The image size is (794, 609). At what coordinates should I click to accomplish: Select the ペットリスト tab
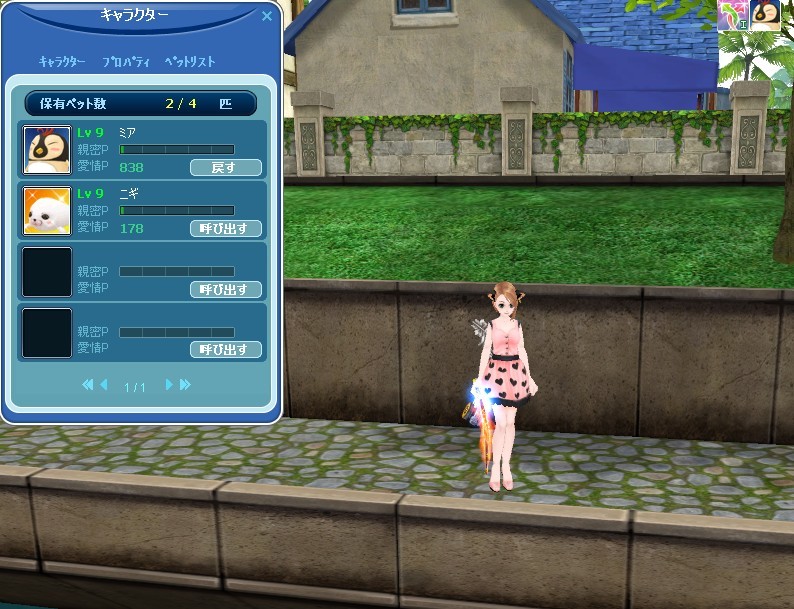pyautogui.click(x=190, y=62)
